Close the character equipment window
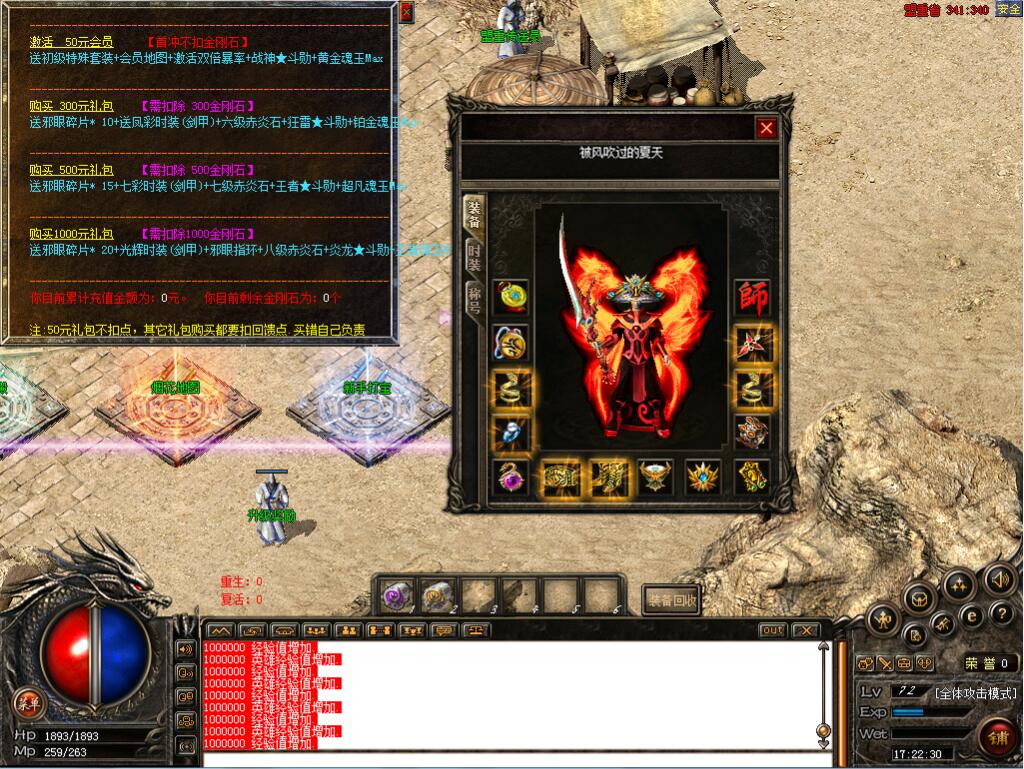Image resolution: width=1024 pixels, height=769 pixels. (x=766, y=128)
